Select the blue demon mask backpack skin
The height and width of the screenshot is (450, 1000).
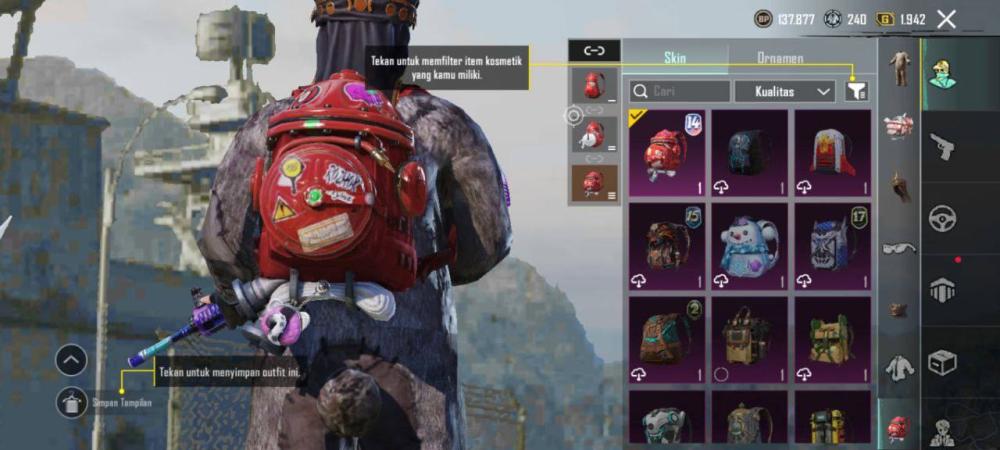click(833, 246)
